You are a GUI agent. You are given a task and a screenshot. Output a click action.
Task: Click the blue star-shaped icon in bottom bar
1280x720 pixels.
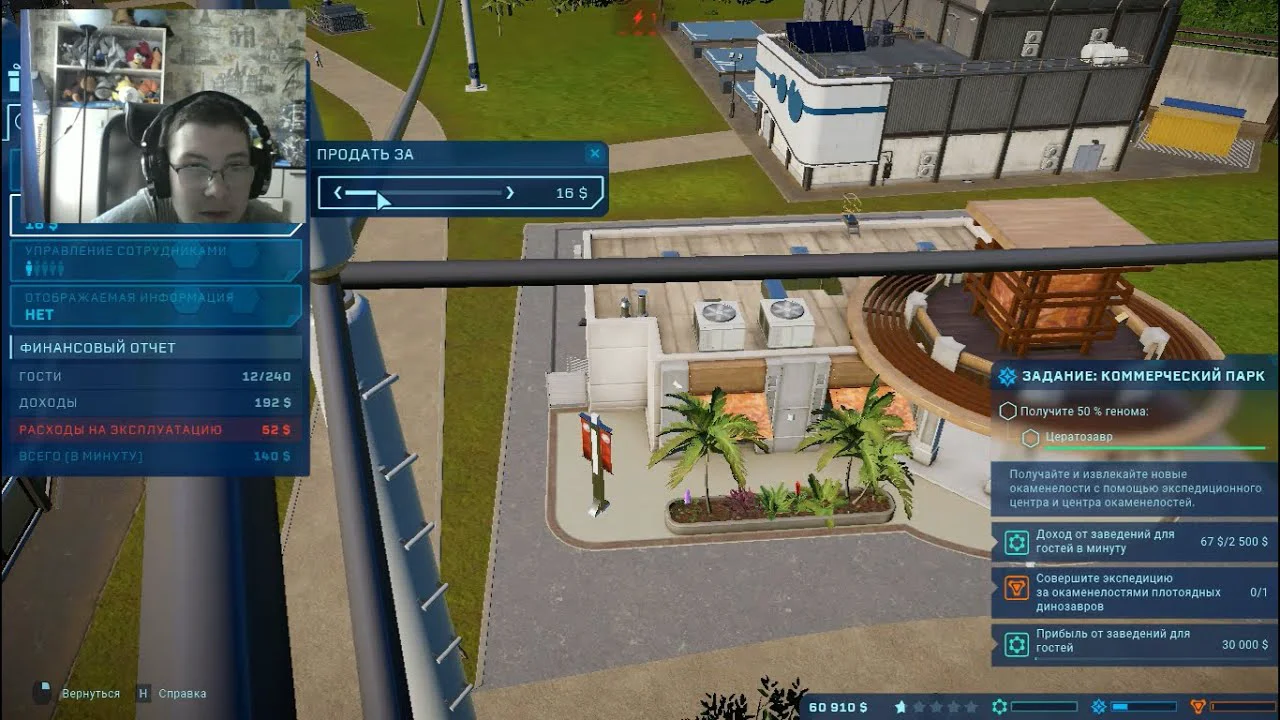pyautogui.click(x=1097, y=707)
